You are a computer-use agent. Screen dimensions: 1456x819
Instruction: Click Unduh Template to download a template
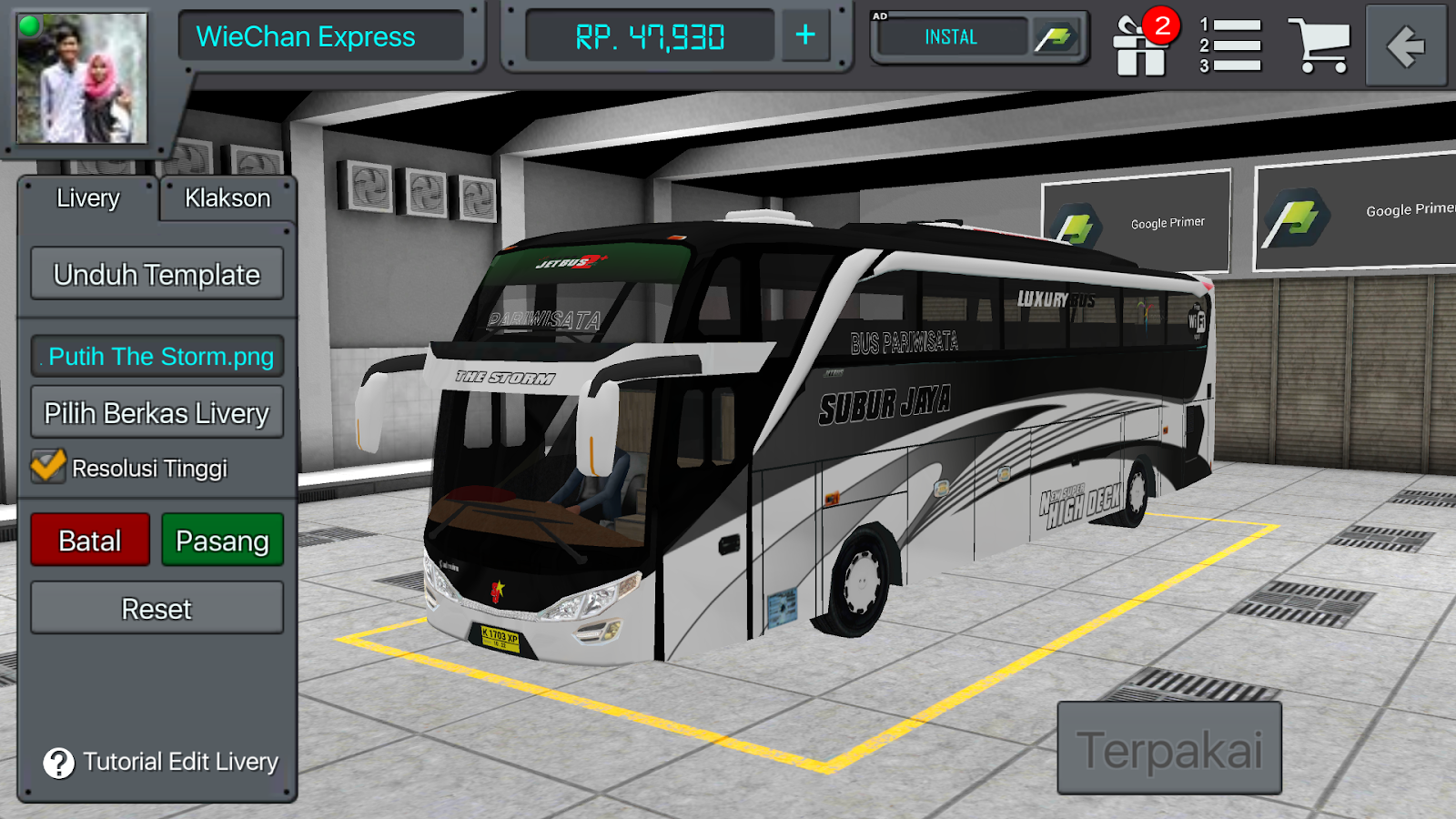156,273
